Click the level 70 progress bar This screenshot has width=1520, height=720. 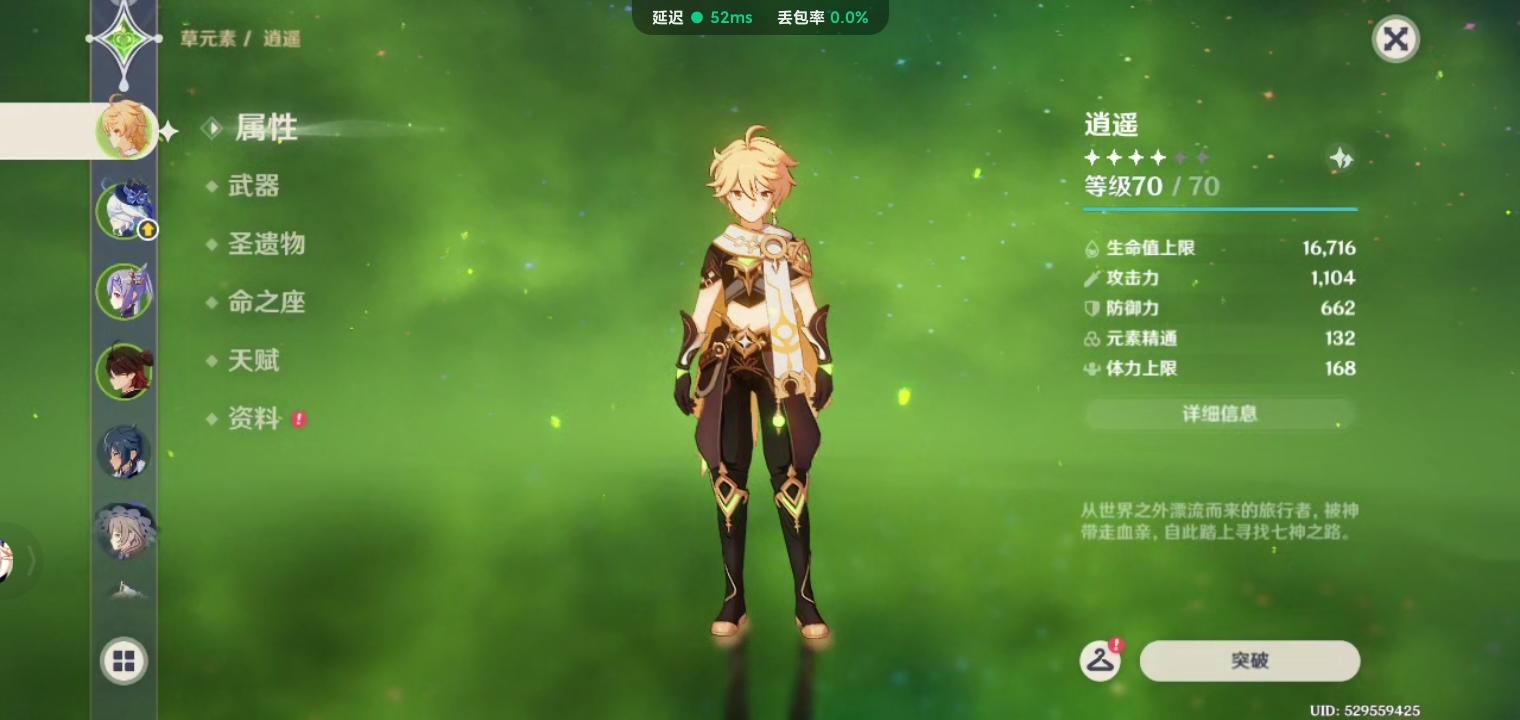click(x=1219, y=209)
